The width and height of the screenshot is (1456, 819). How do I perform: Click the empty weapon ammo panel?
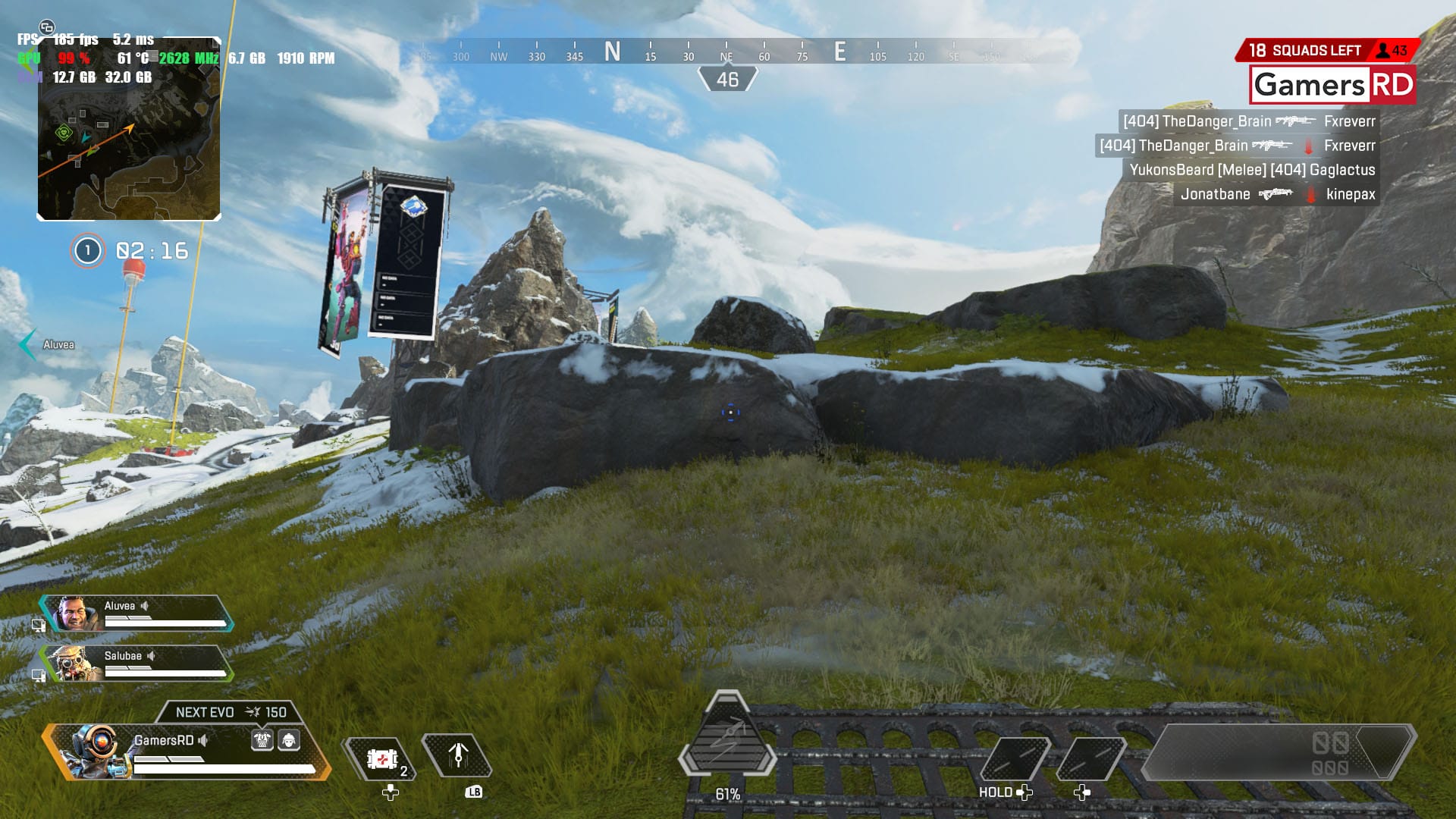(1278, 752)
